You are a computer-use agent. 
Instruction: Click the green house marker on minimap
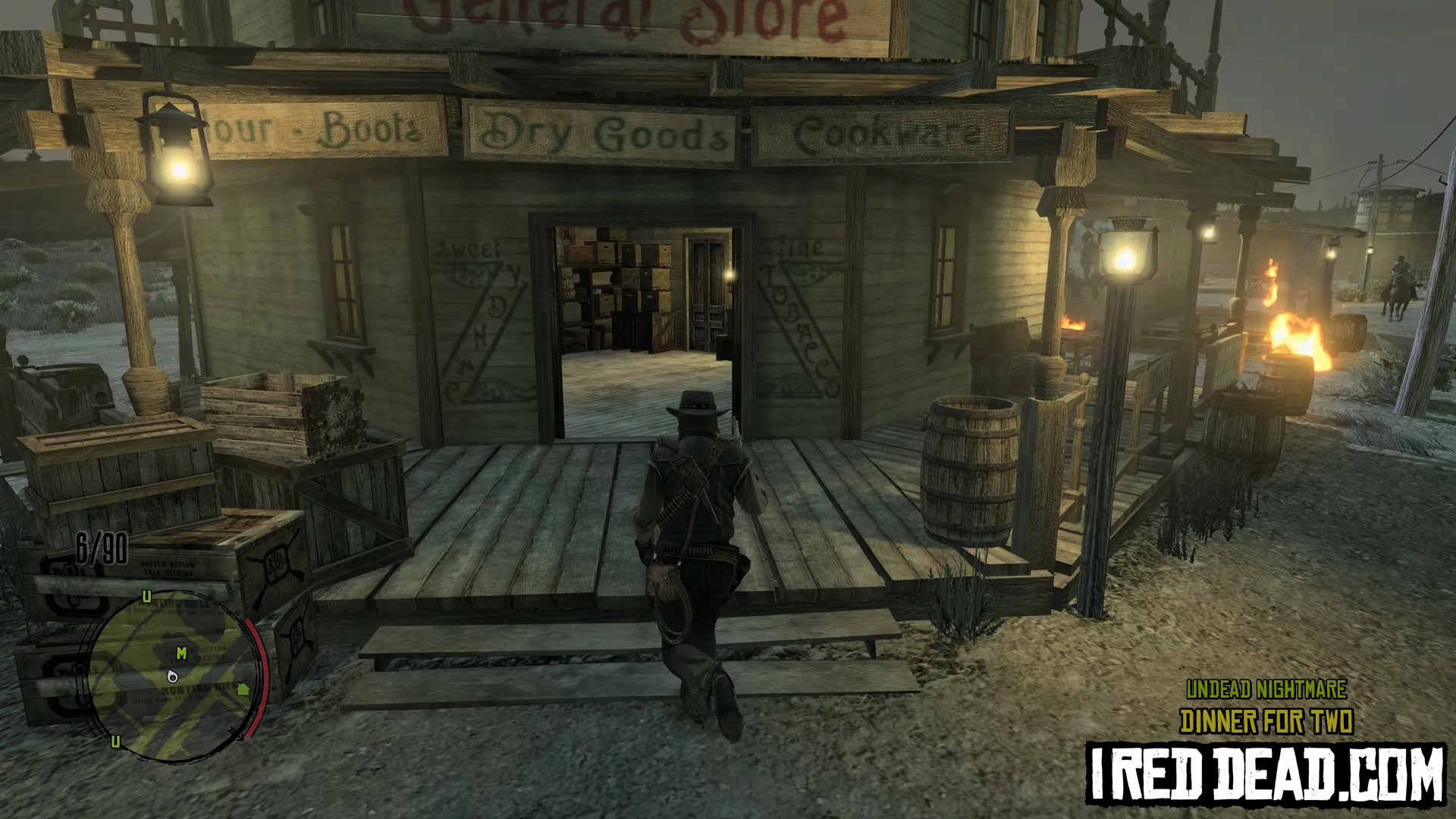pyautogui.click(x=243, y=689)
